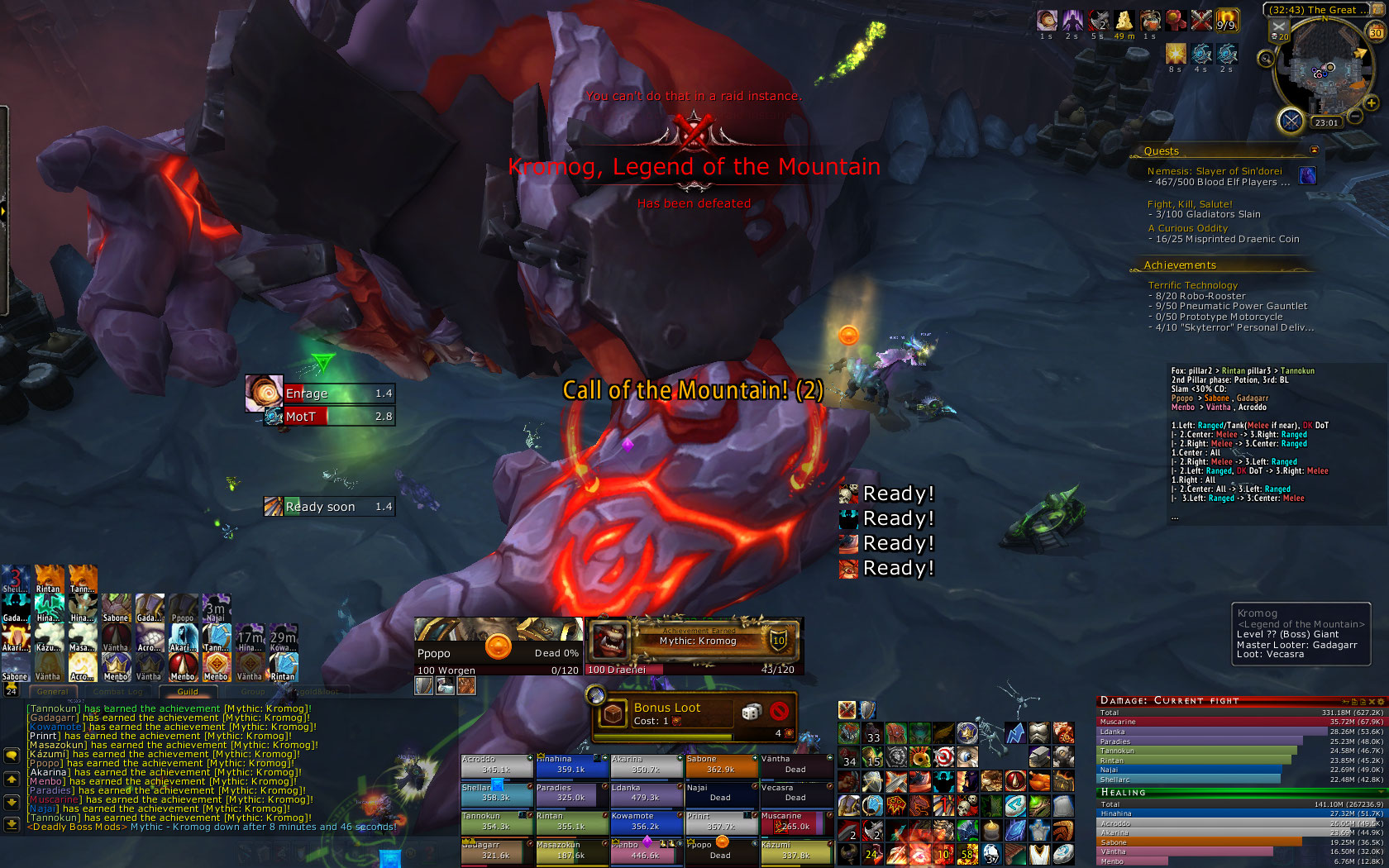This screenshot has height=868, width=1389.
Task: Roll for Bonus Loot using the dice
Action: tap(751, 712)
